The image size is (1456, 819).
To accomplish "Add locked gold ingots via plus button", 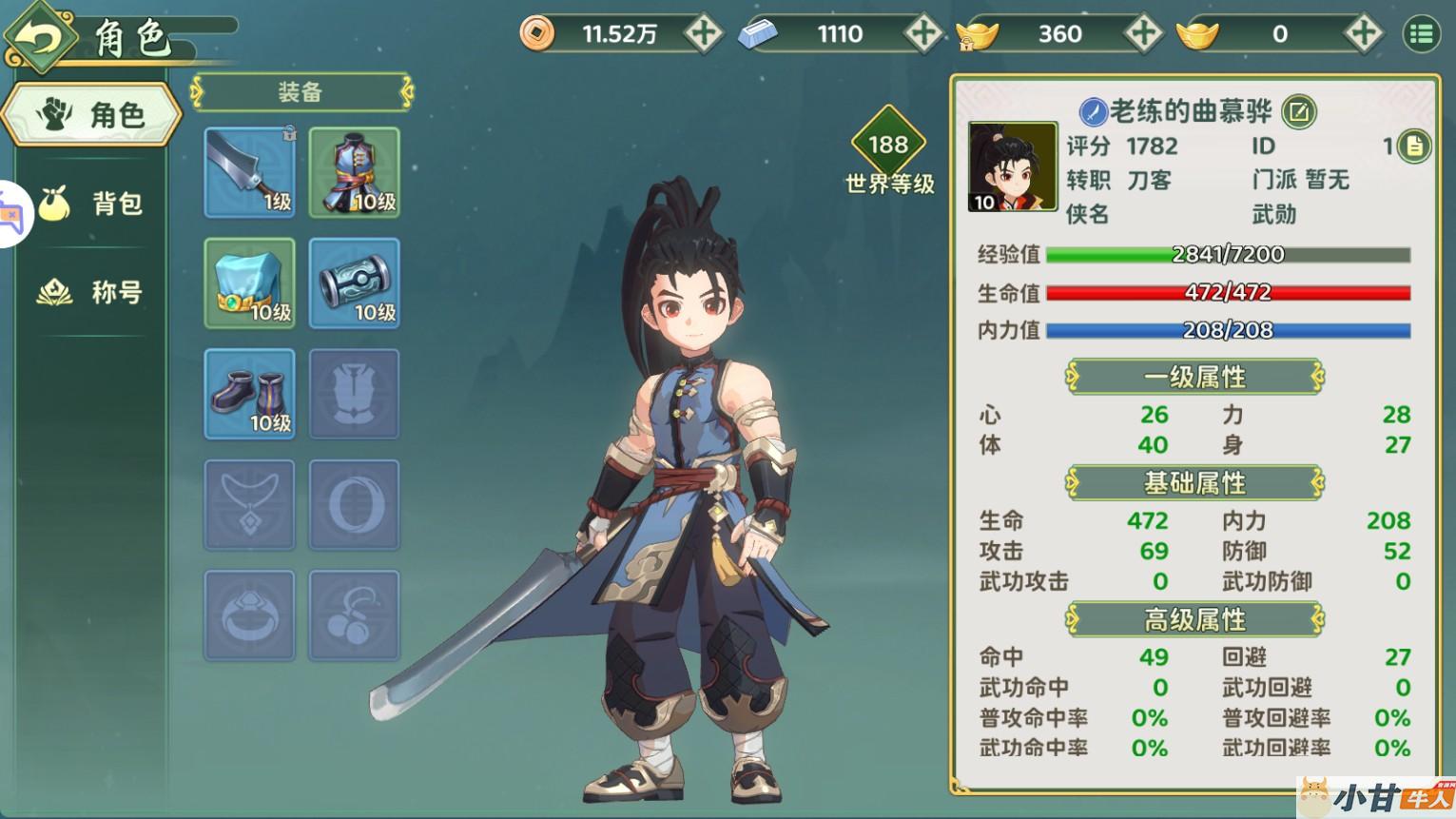I will click(1142, 34).
